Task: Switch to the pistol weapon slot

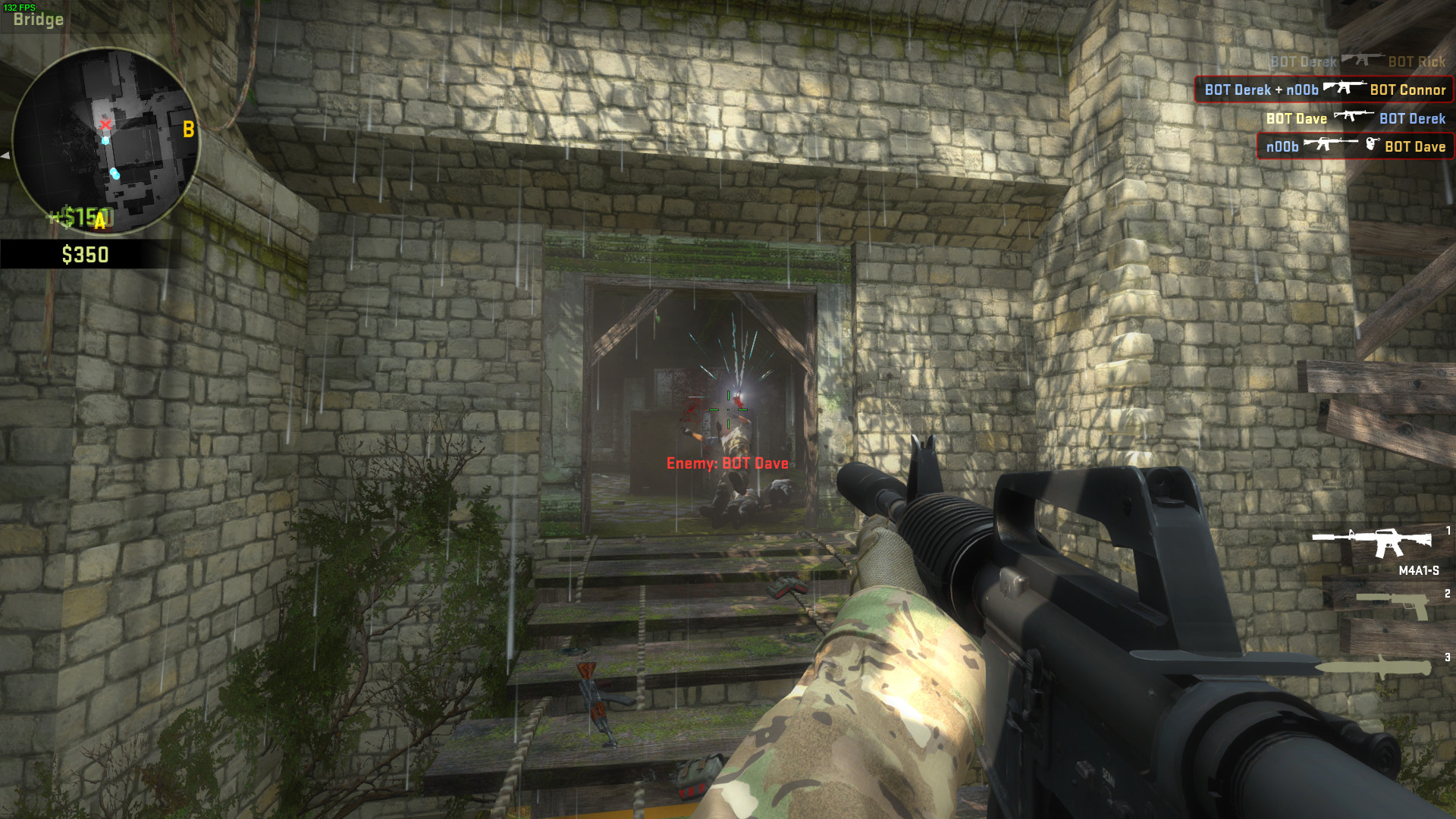Action: (x=1392, y=605)
